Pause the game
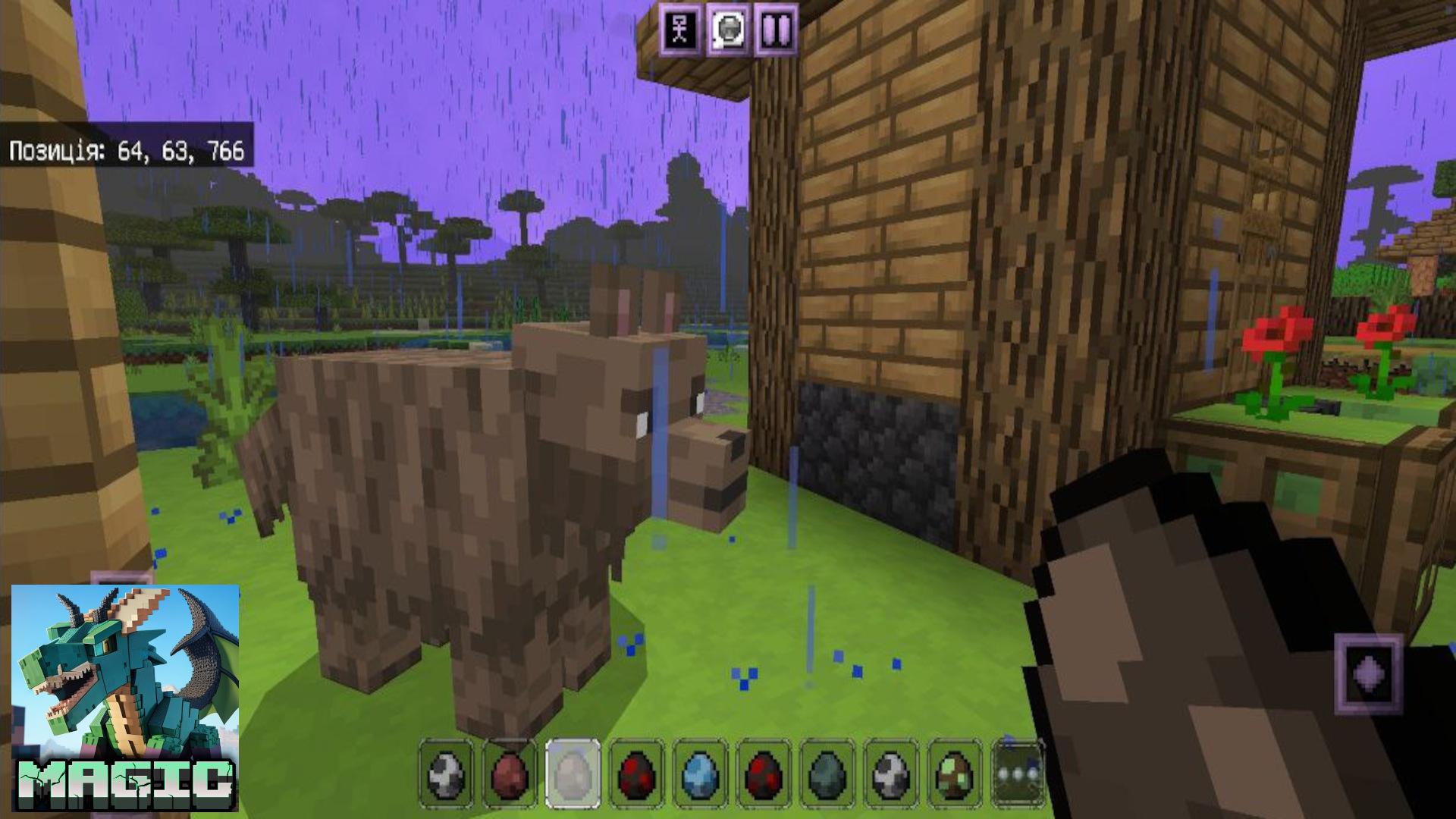 (x=776, y=29)
